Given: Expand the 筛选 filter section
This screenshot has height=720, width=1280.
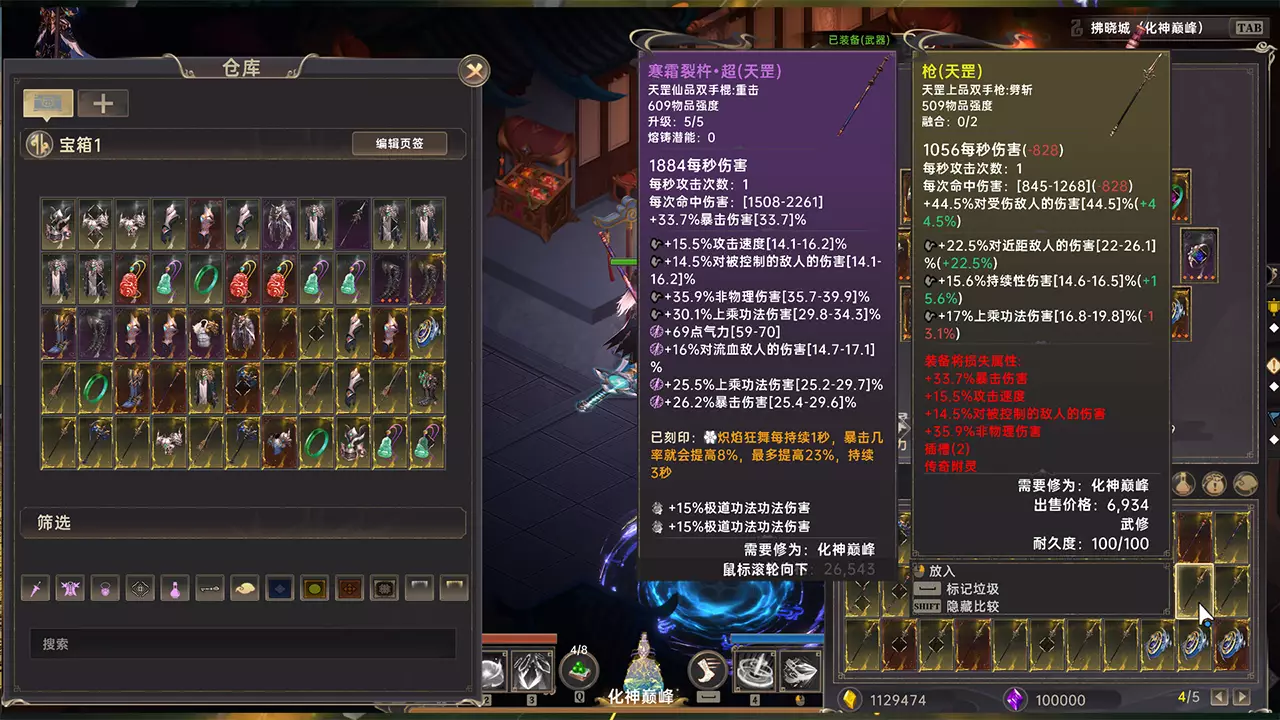Looking at the screenshot, I should 243,523.
